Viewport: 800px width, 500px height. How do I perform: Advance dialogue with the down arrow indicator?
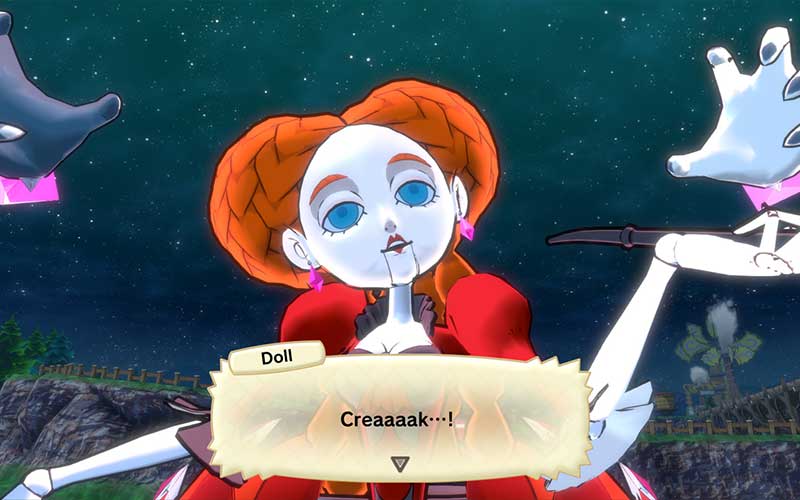400,463
